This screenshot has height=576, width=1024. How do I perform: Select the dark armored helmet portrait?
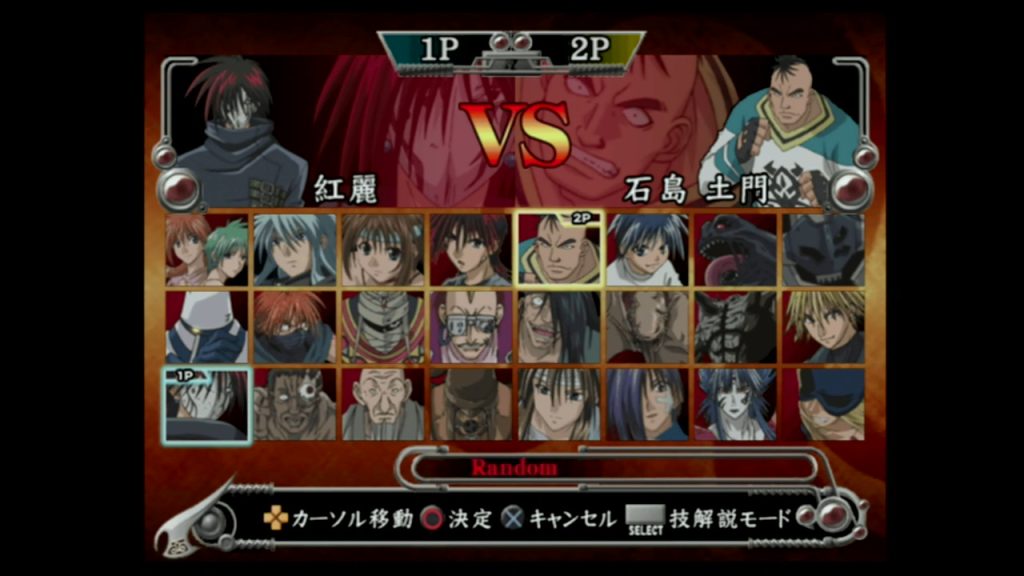tap(824, 249)
